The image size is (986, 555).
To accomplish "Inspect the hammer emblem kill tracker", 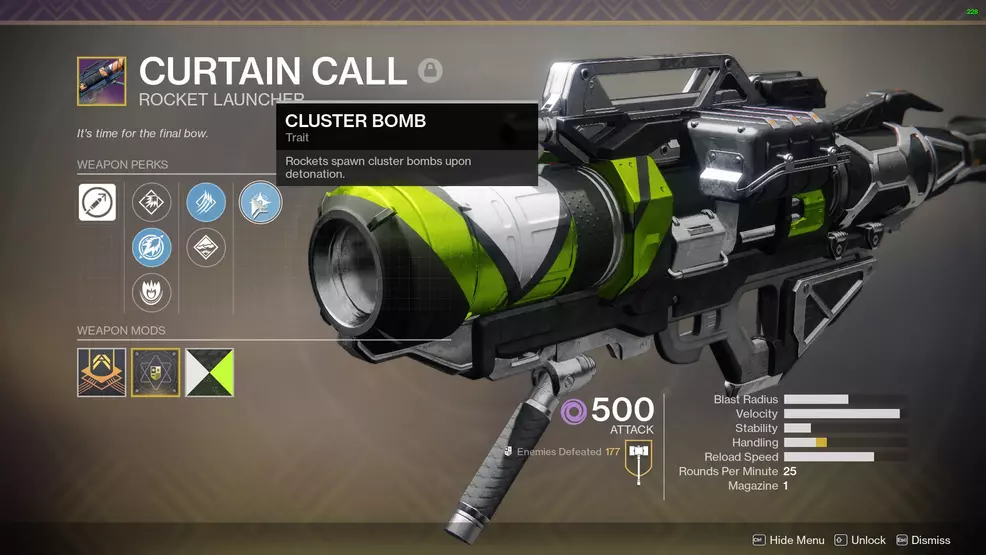I will (x=638, y=459).
